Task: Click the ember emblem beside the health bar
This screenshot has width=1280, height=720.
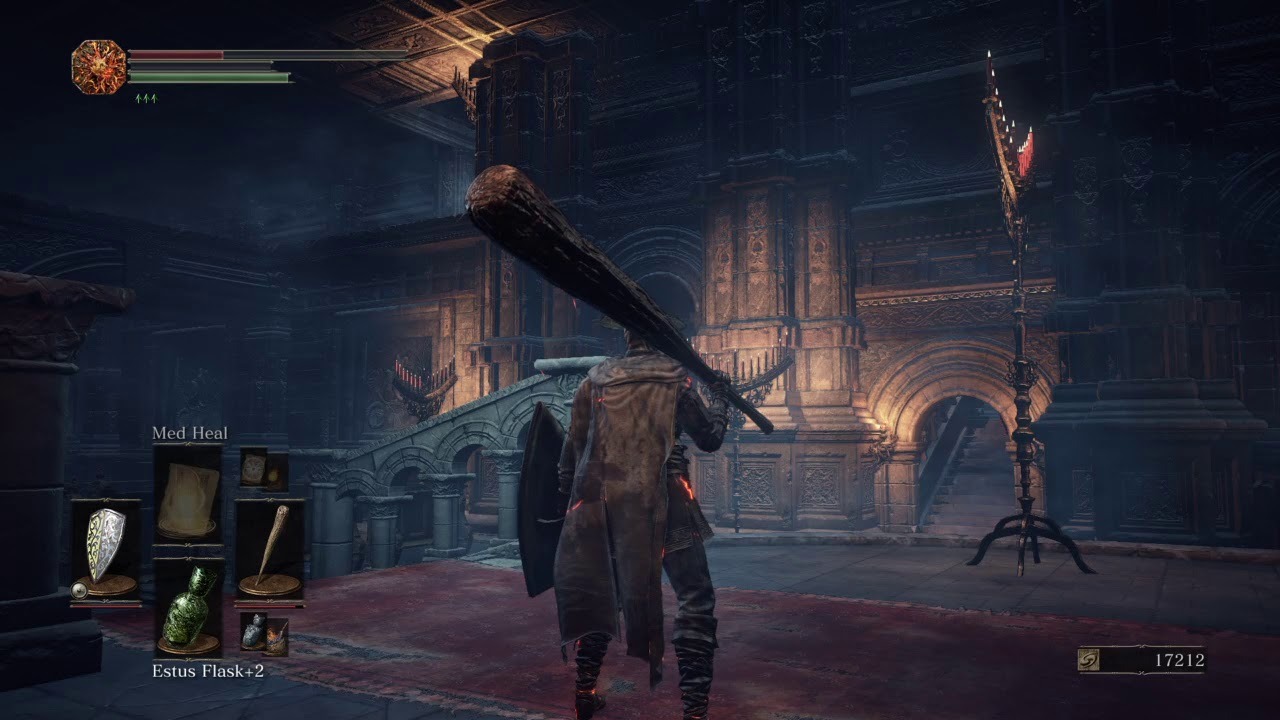Action: click(99, 67)
